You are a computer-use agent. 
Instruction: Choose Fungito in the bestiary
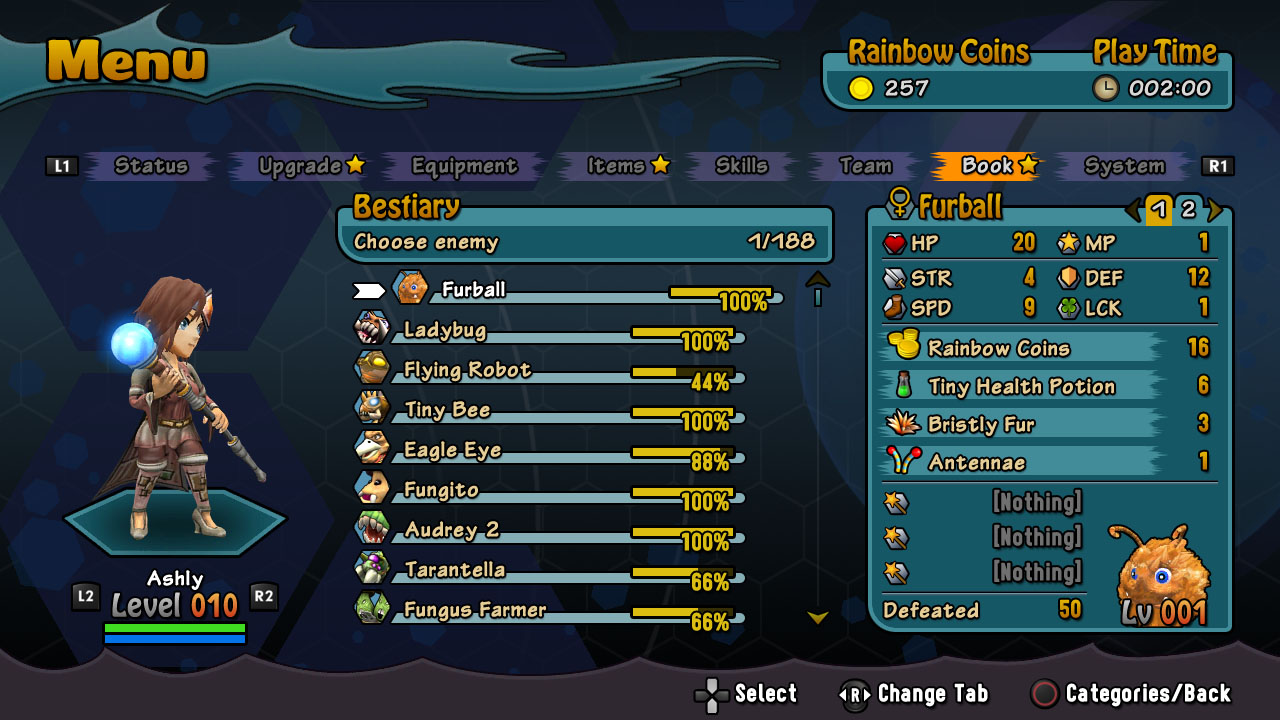(x=441, y=490)
